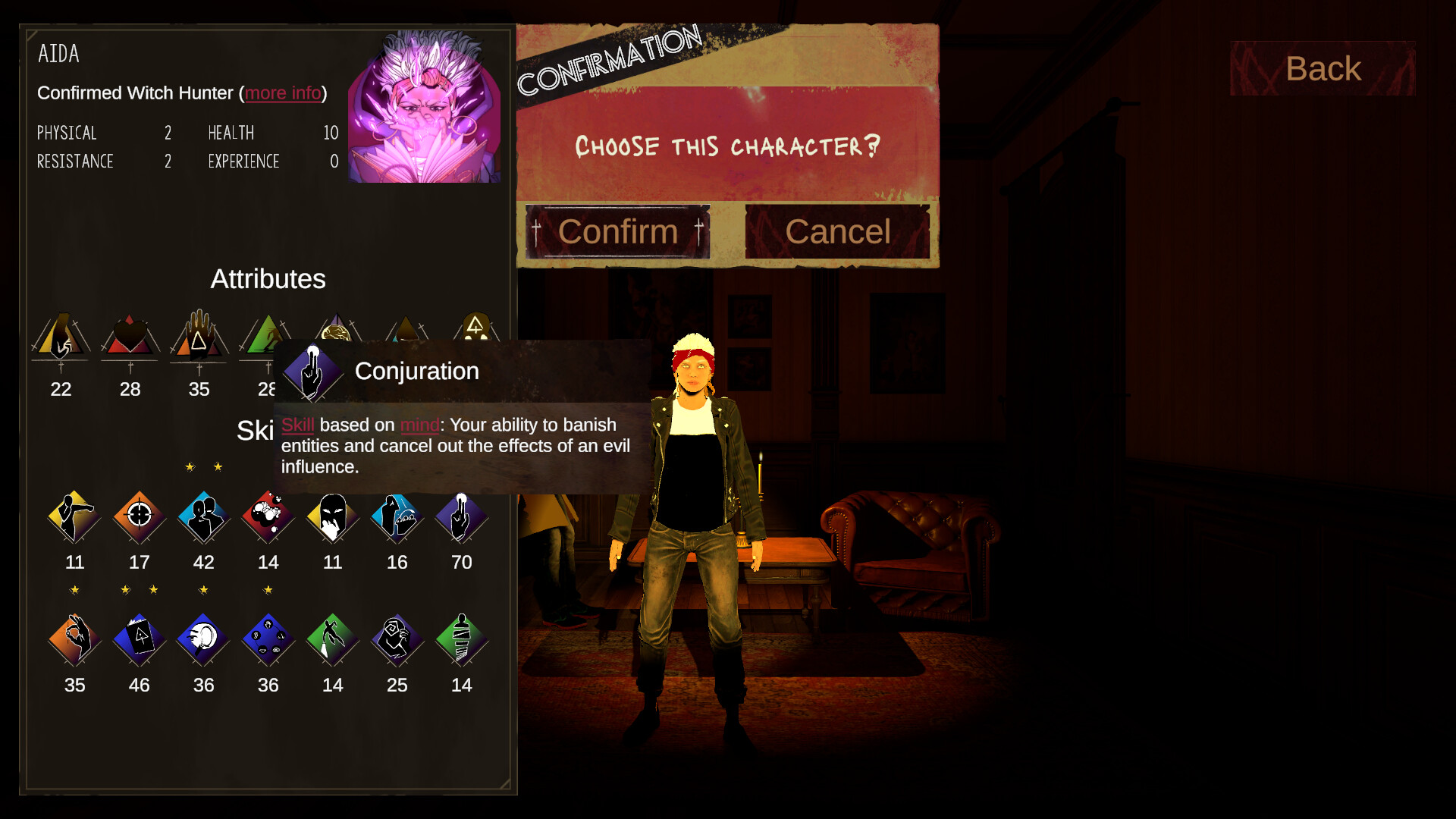1456x819 pixels.
Task: Select the hand with triangle attribute icon
Action: (x=199, y=336)
